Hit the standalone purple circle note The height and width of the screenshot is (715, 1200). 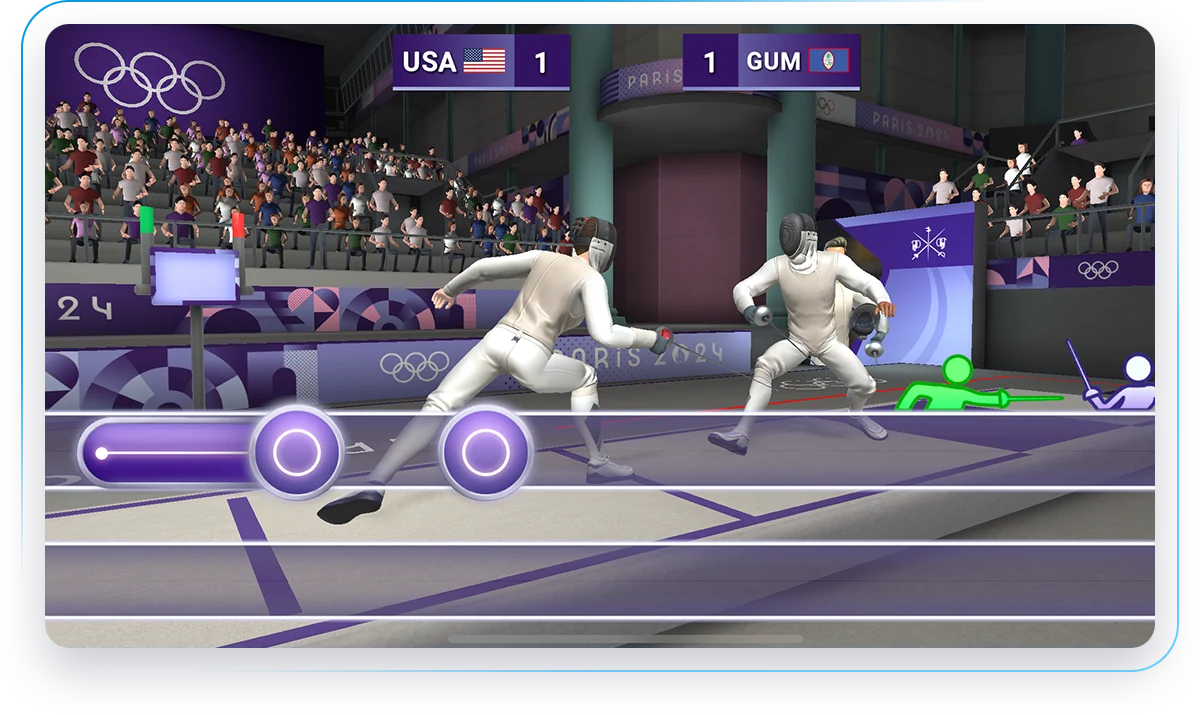485,453
